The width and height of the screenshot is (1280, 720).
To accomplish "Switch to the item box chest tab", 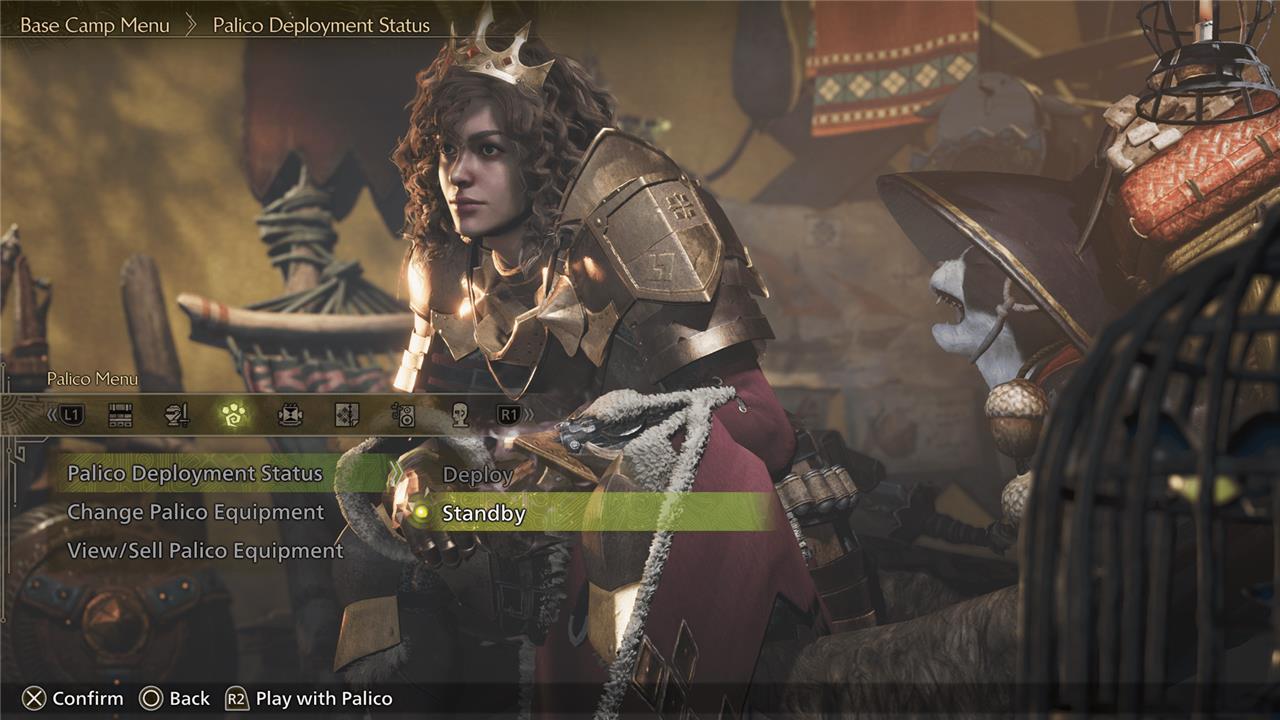I will click(x=121, y=415).
